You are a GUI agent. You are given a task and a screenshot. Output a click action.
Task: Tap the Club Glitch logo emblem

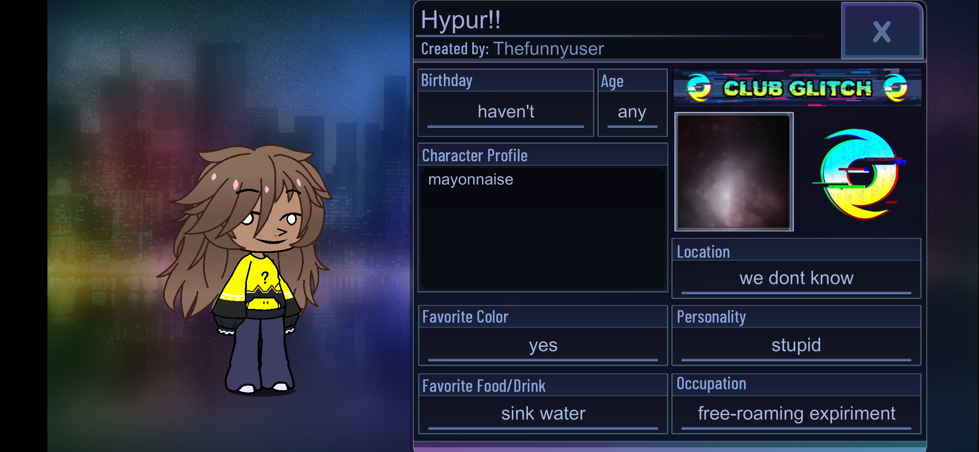(859, 173)
